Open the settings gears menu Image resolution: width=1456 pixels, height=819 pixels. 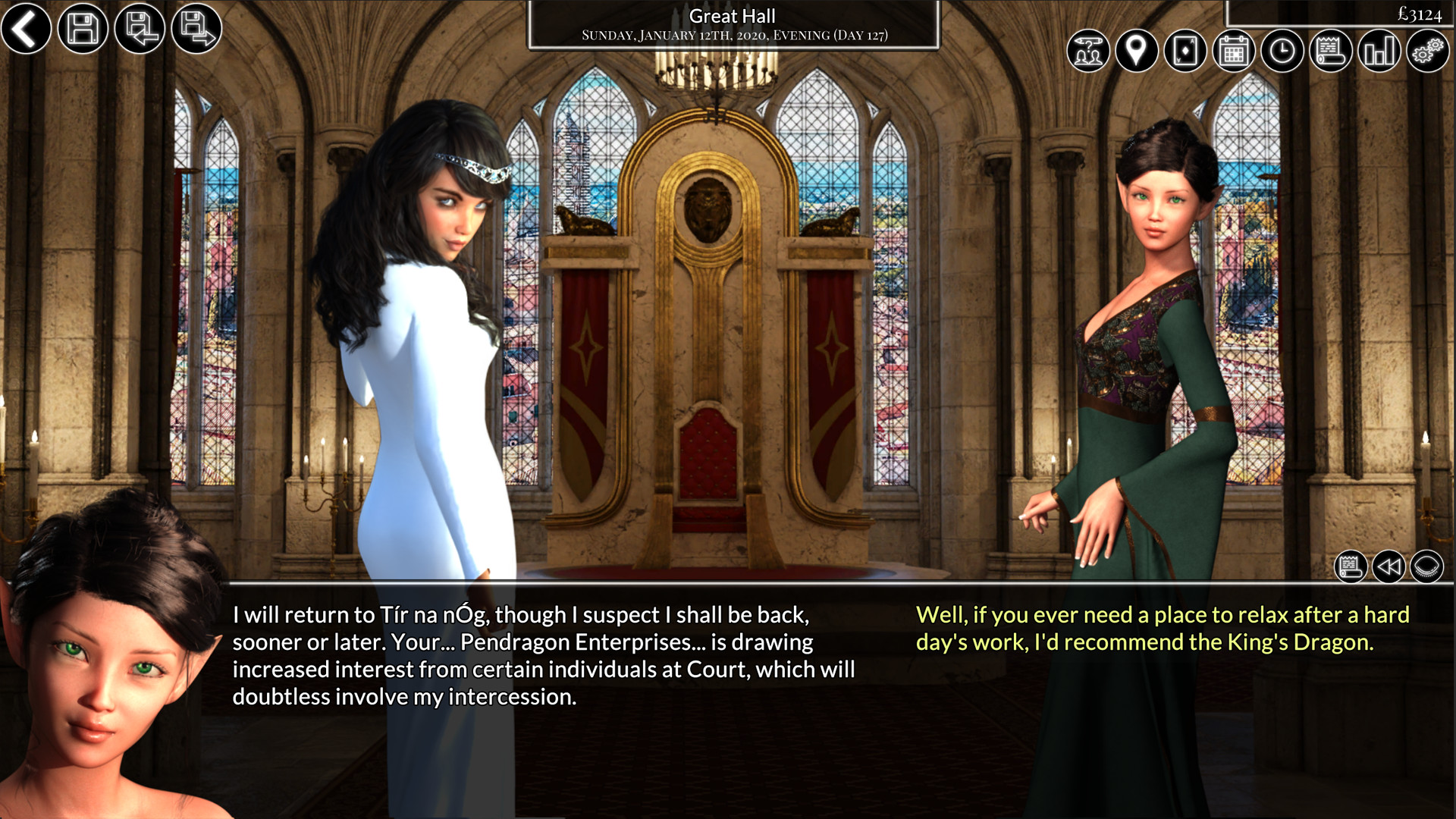point(1429,52)
